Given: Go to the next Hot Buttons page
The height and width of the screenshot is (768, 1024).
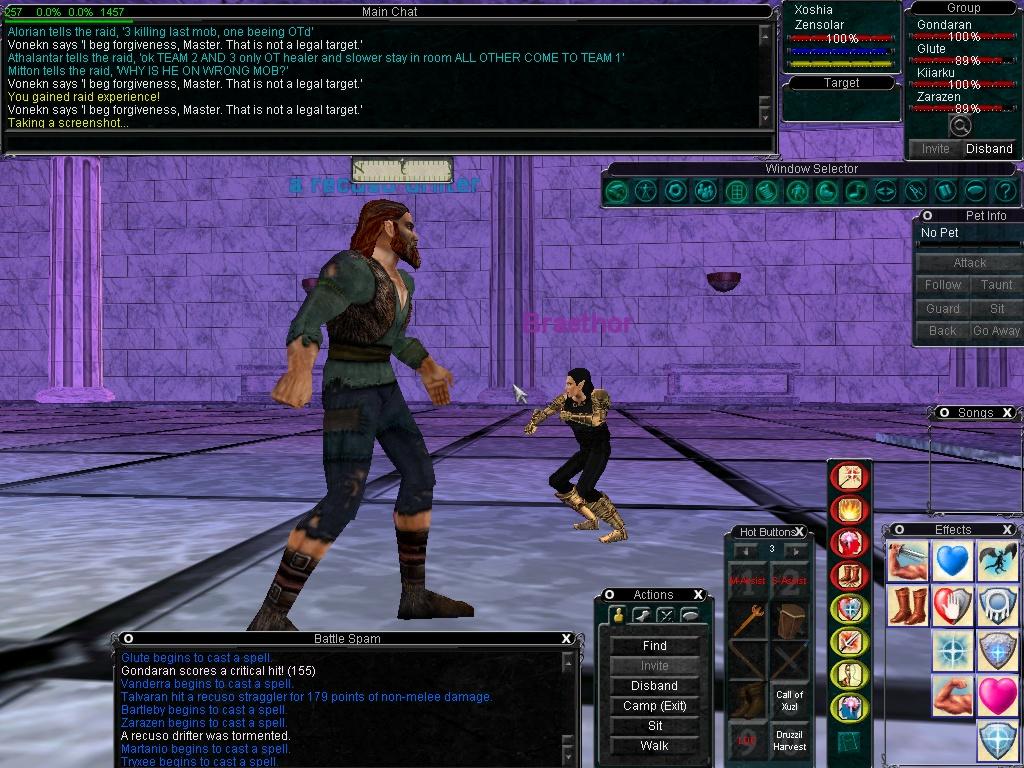Looking at the screenshot, I should (796, 550).
